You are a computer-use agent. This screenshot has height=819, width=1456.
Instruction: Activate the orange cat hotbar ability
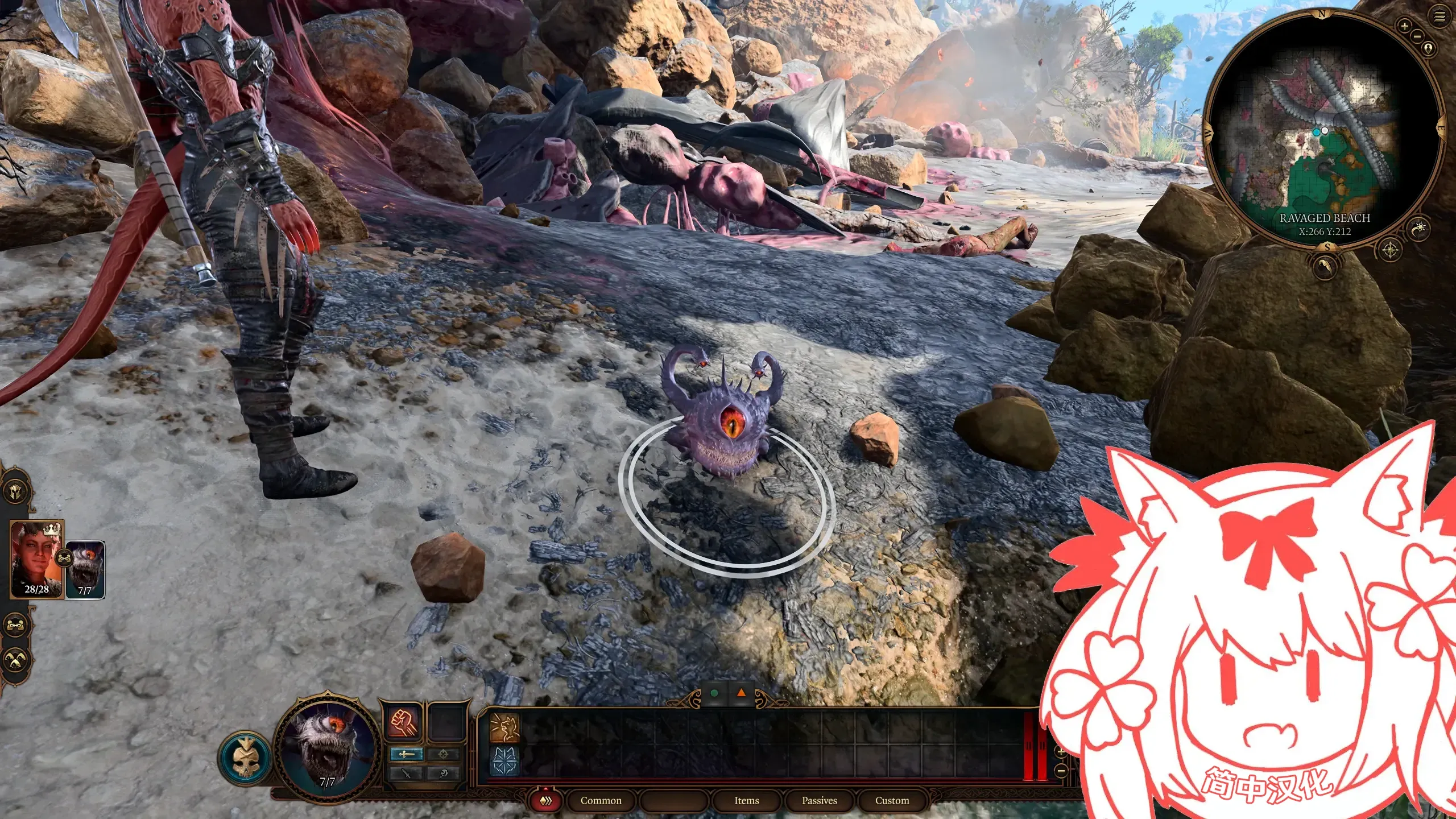click(x=505, y=729)
